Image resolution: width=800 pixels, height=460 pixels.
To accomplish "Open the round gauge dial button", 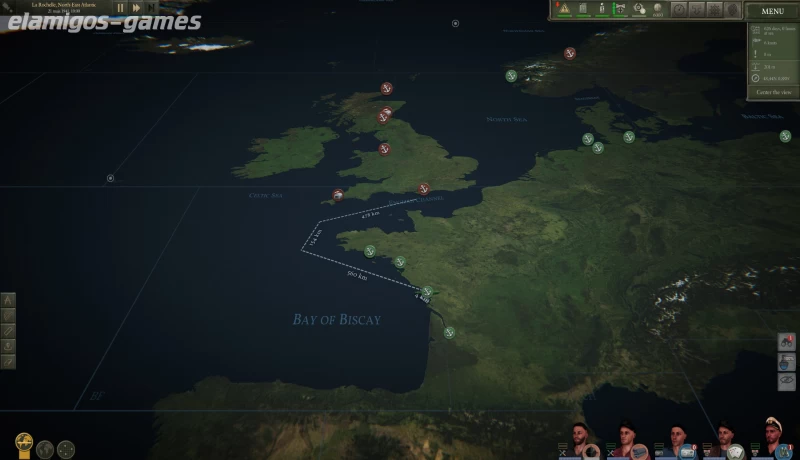I will click(x=679, y=9).
